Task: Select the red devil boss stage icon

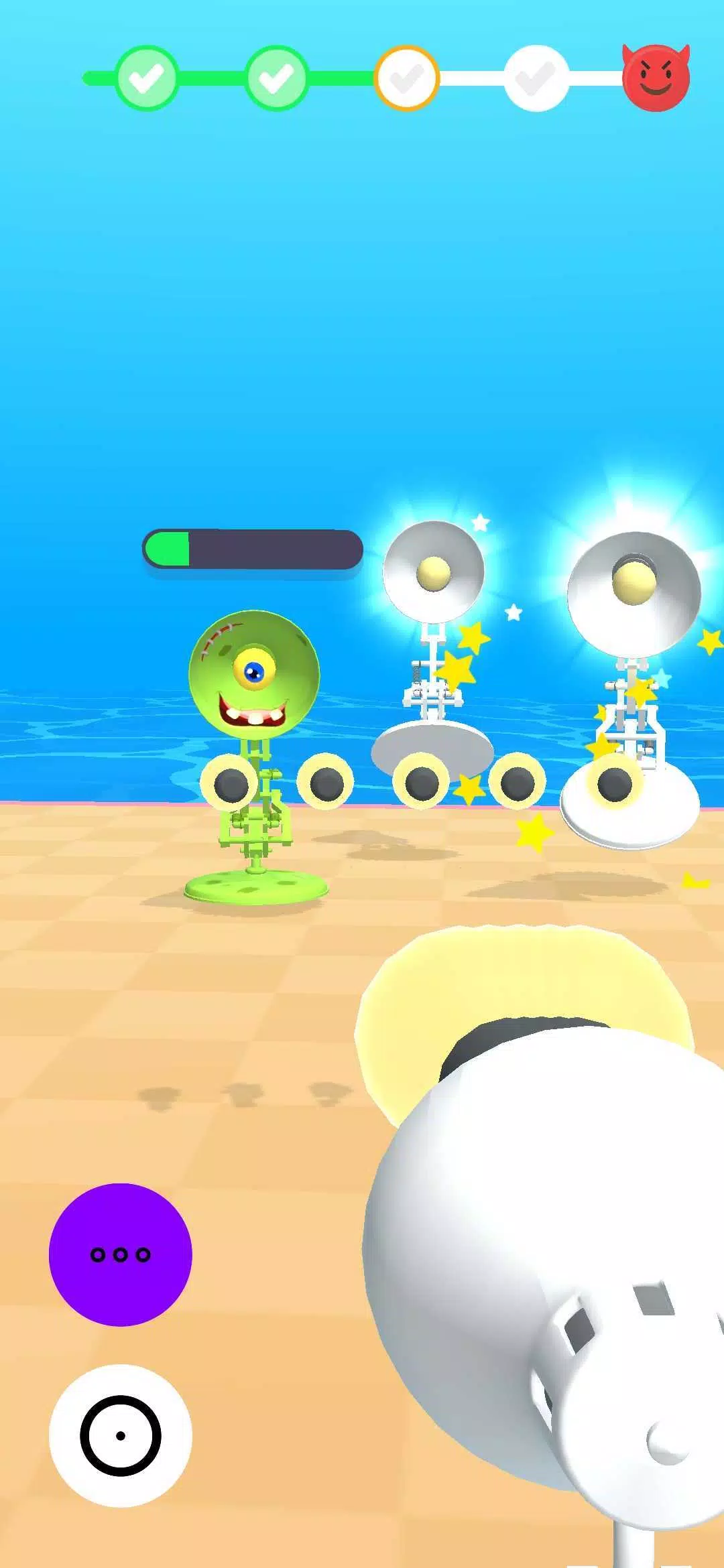Action: click(656, 78)
